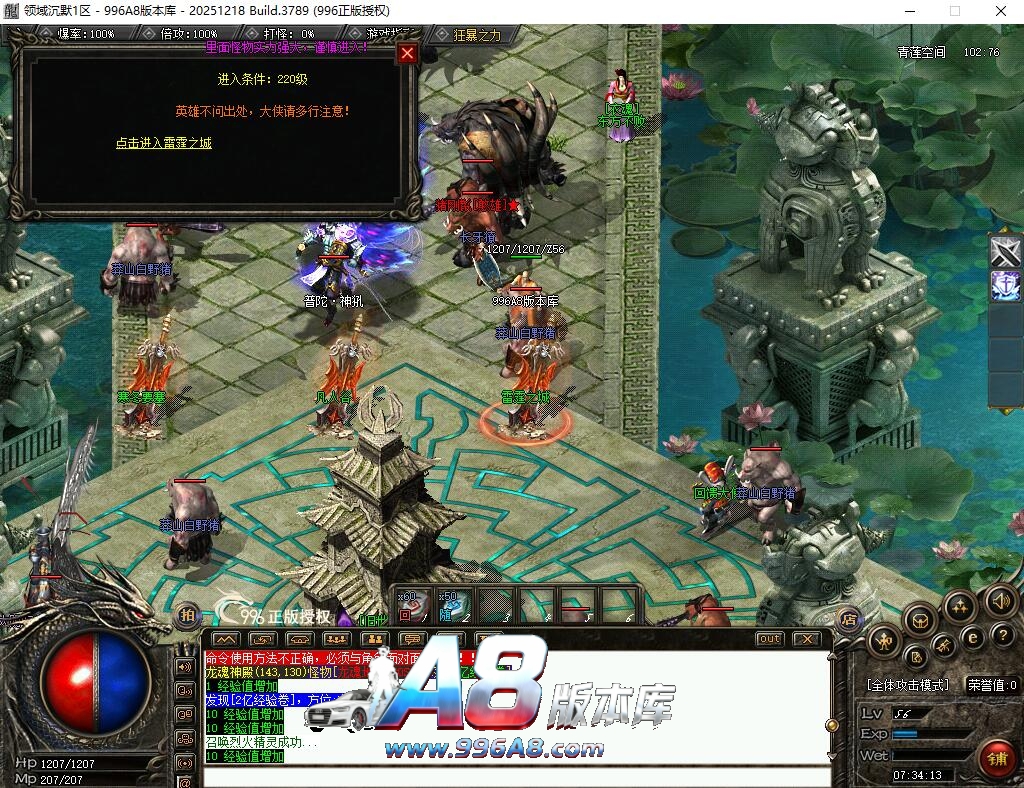This screenshot has width=1024, height=788.
Task: Activate the crossed swords side icon
Action: [x=1005, y=250]
